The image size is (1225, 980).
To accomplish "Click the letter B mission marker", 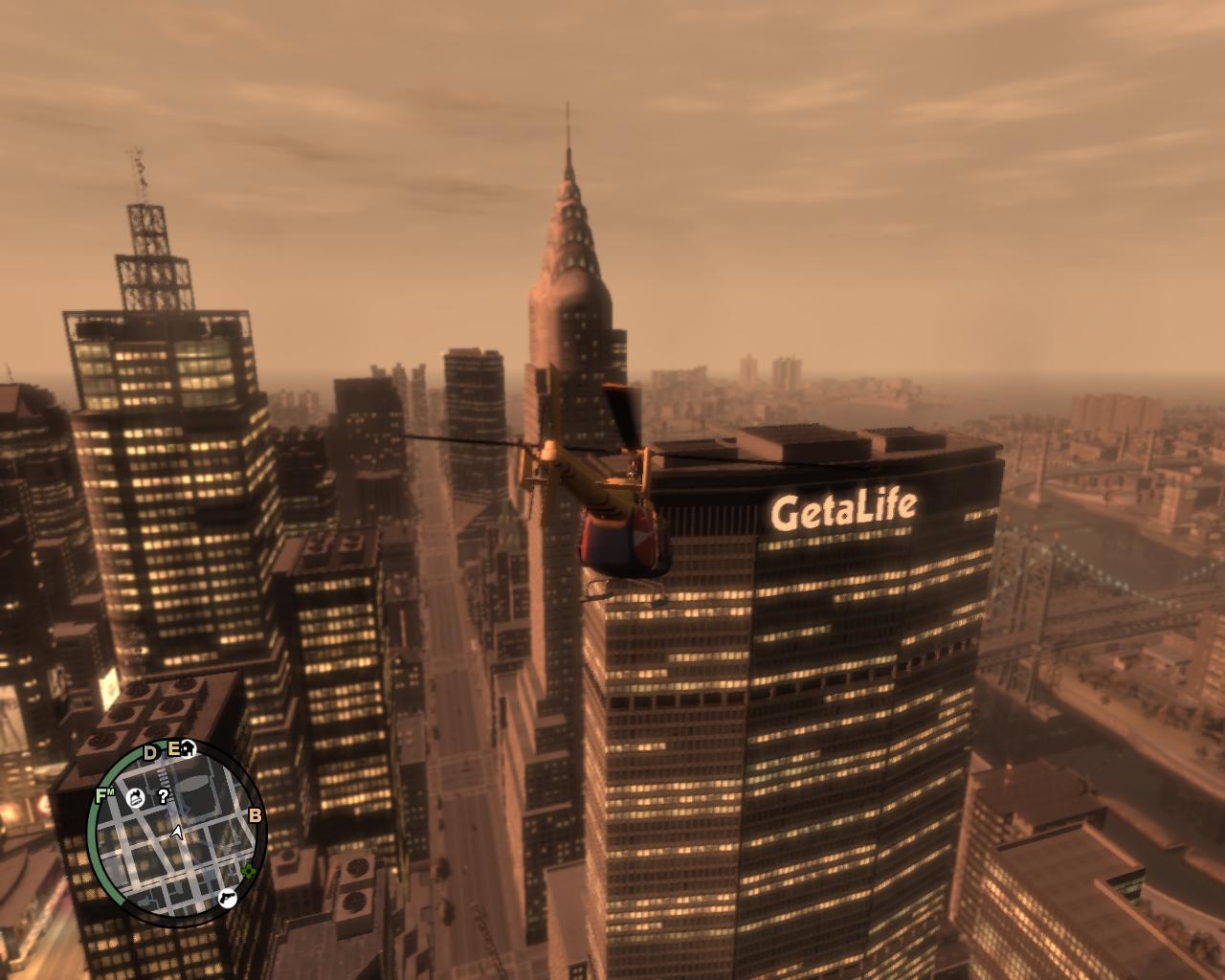I will click(x=255, y=816).
